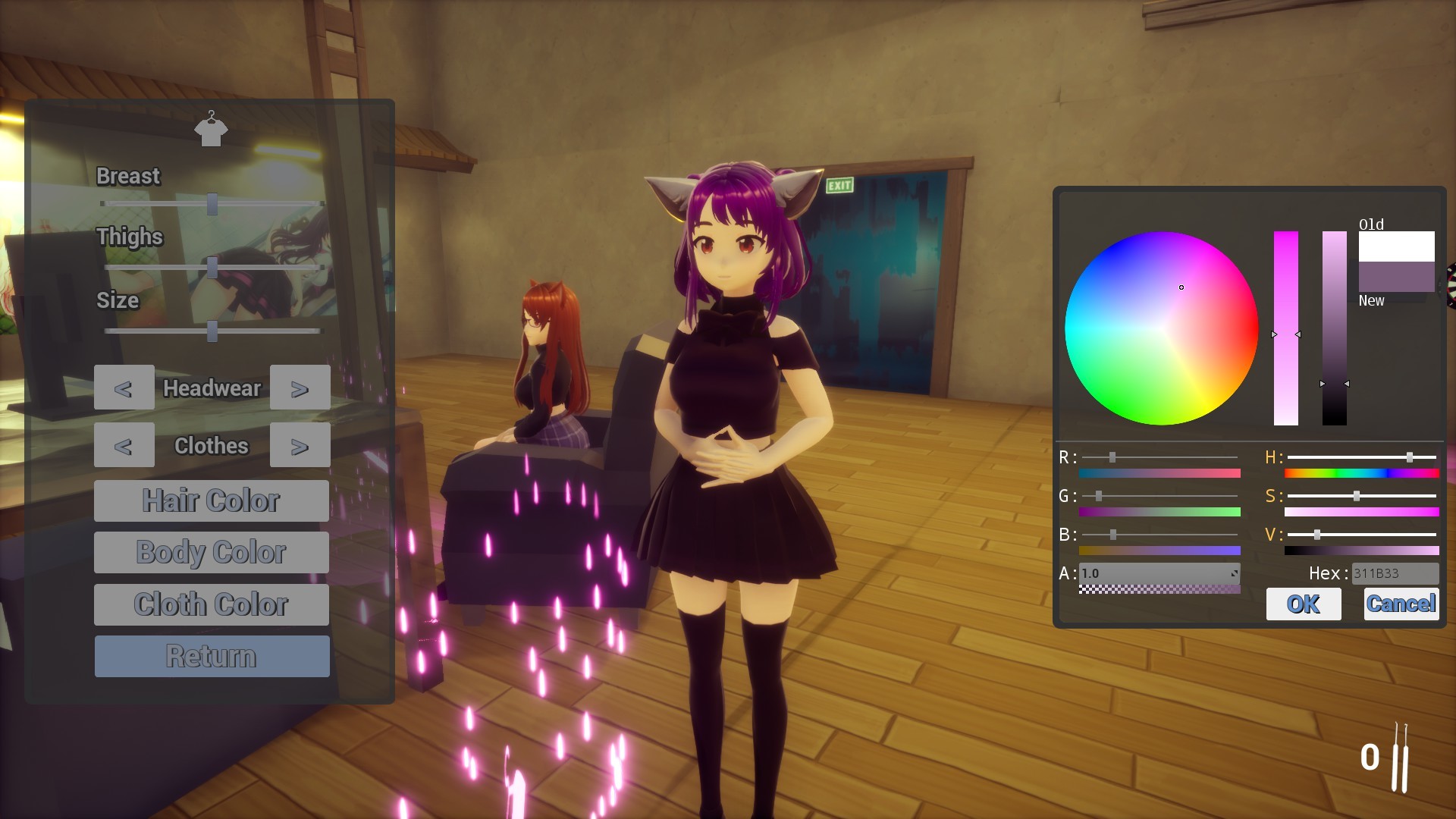Click the previous Clothes arrow
This screenshot has width=1456, height=819.
tap(124, 445)
